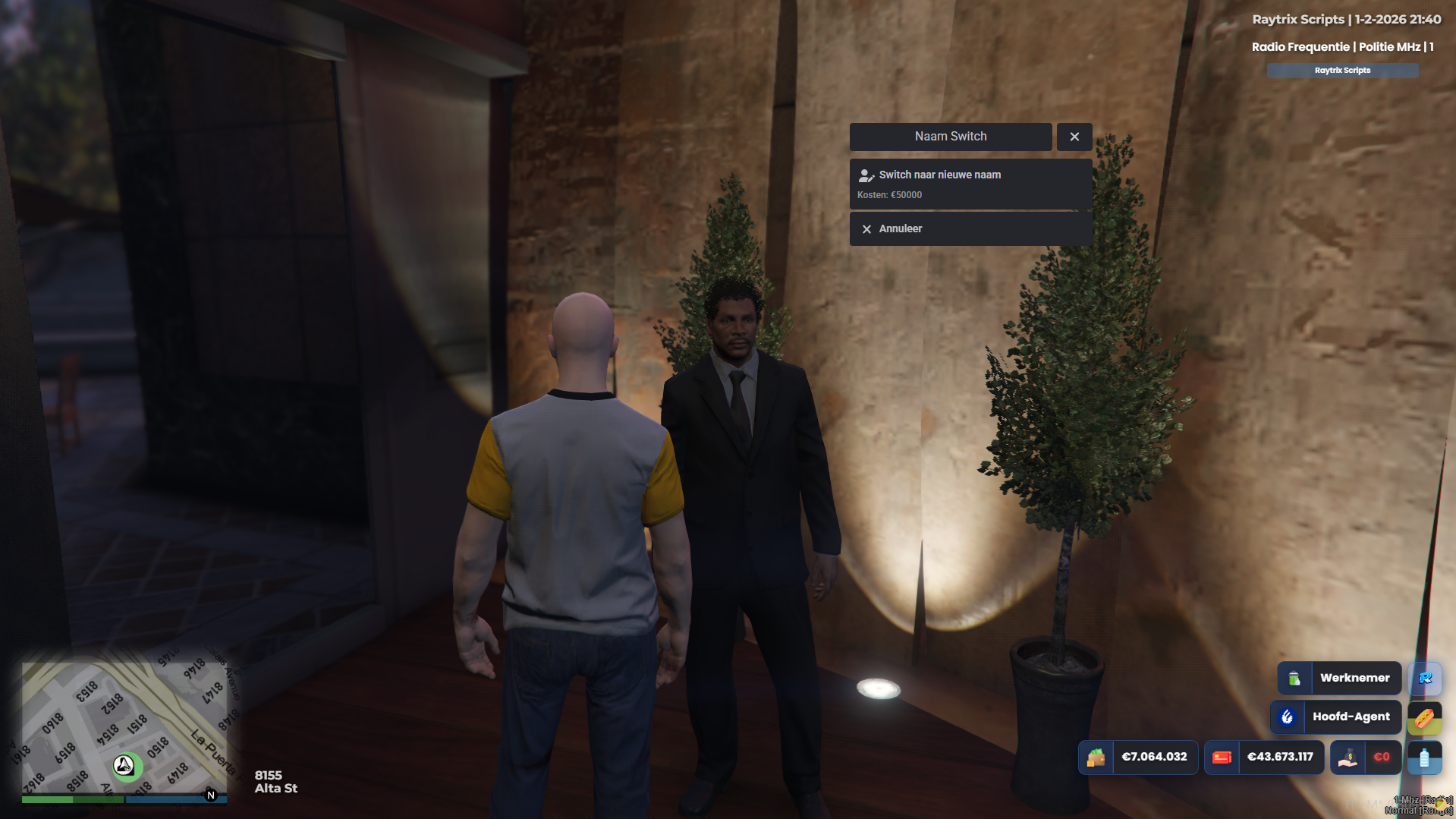Image resolution: width=1456 pixels, height=819 pixels.
Task: Click the Naam Switch title header
Action: (x=951, y=137)
